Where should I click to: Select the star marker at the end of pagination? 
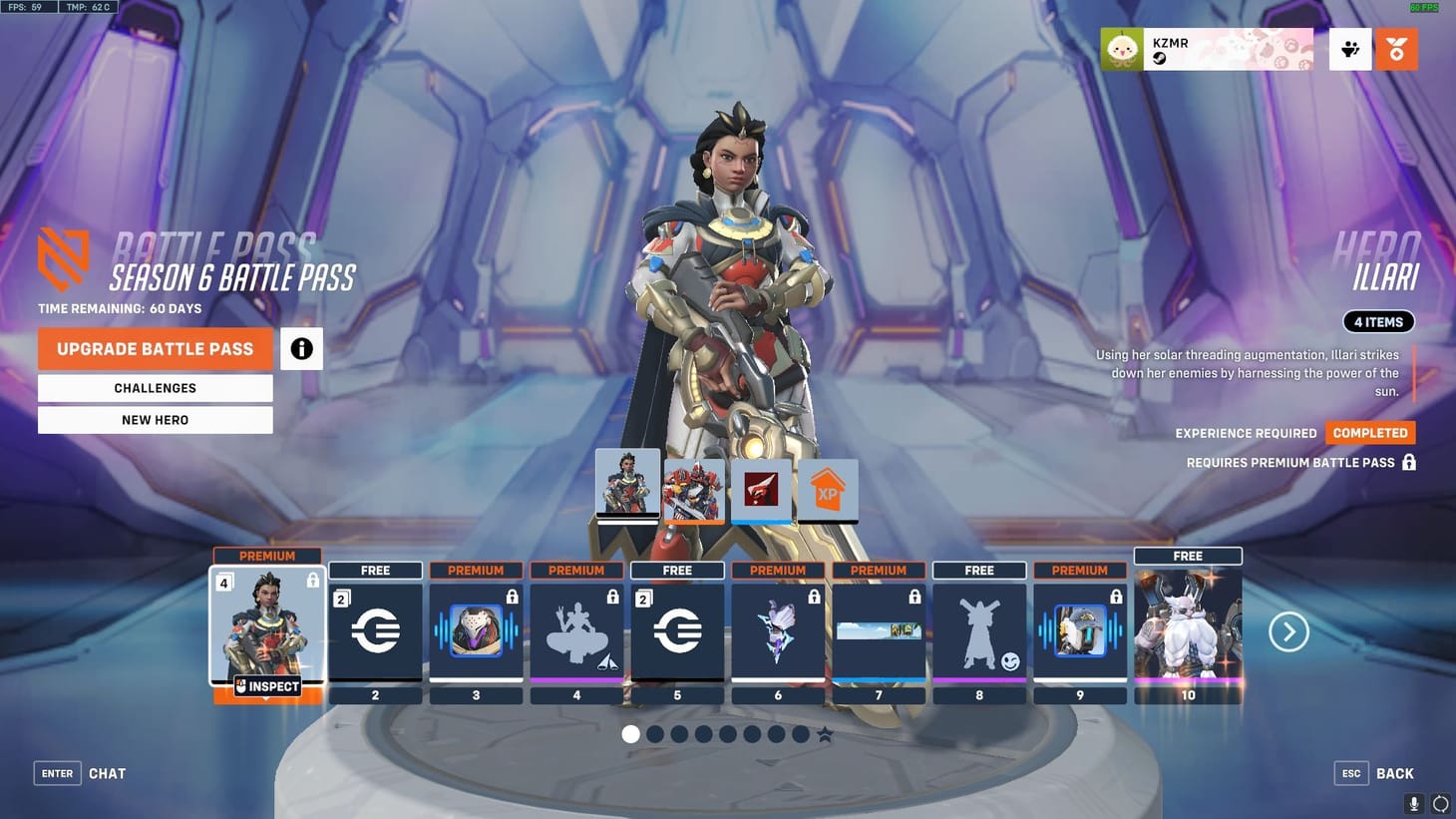824,733
